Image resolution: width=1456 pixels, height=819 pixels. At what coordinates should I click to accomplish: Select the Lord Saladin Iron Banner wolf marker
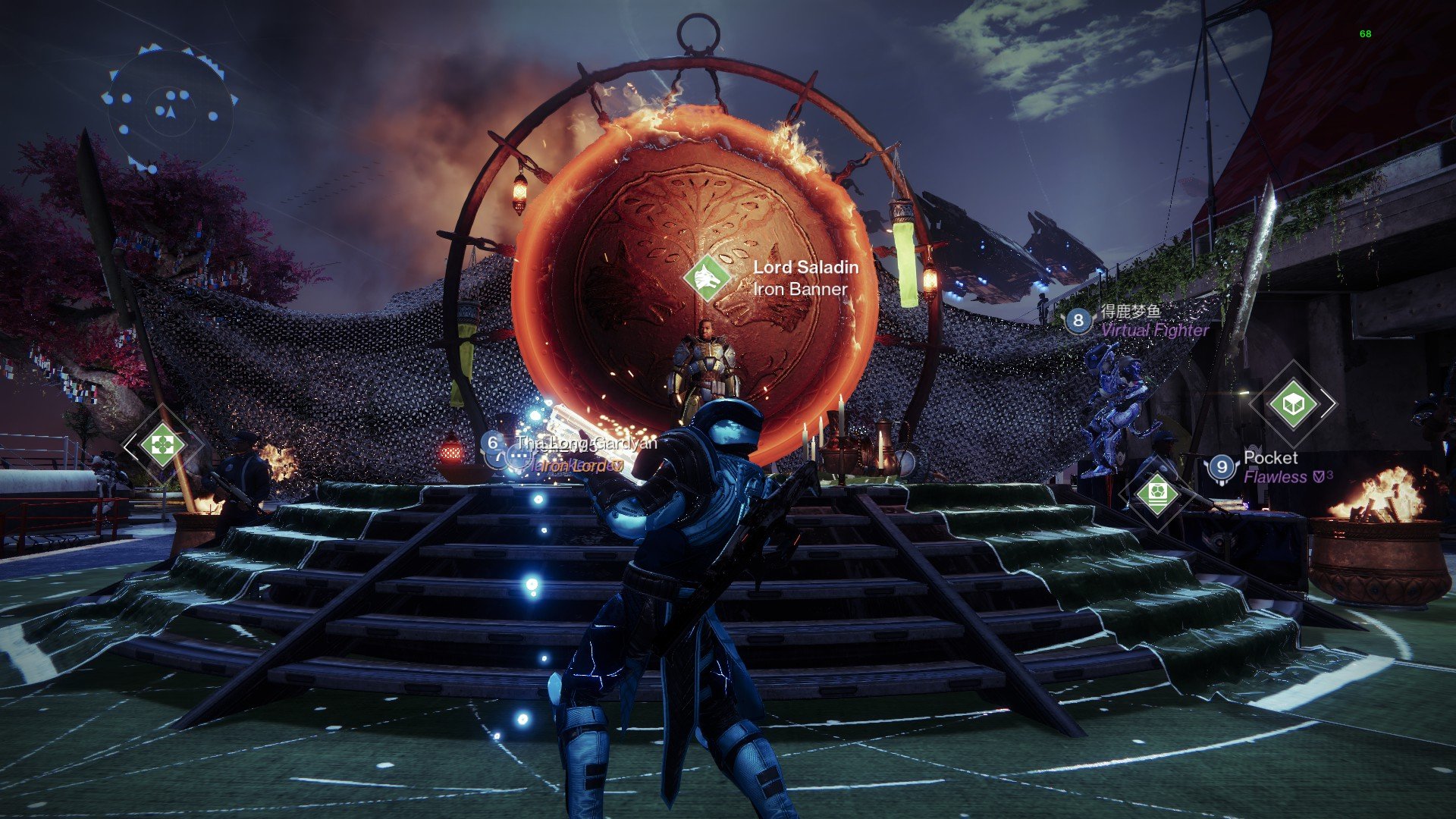pyautogui.click(x=707, y=278)
